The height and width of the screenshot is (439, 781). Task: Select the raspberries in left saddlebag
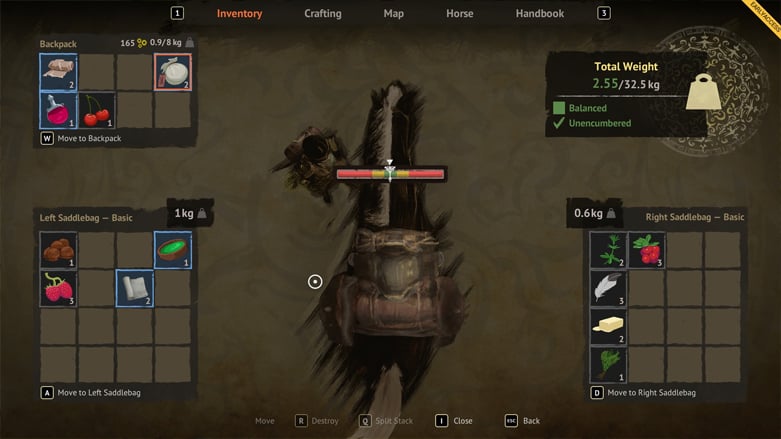58,288
